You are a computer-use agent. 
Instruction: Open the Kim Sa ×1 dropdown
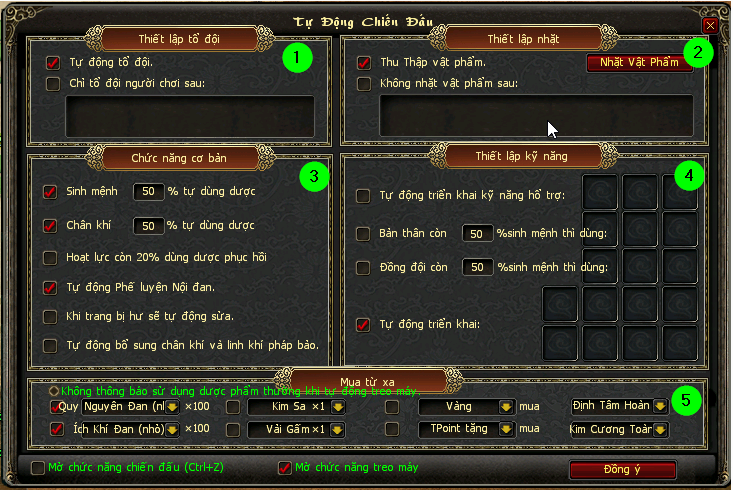pos(338,407)
